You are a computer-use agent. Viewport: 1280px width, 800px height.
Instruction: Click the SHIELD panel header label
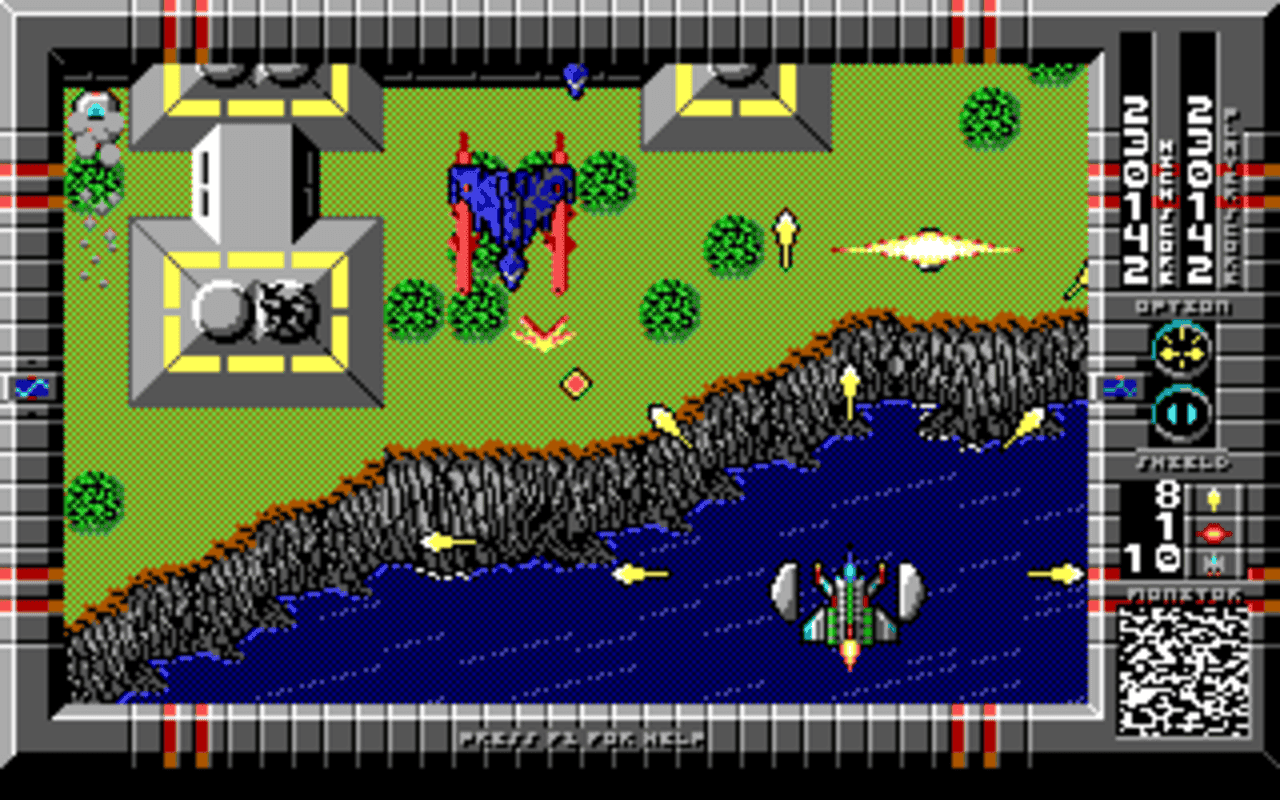click(x=1182, y=462)
